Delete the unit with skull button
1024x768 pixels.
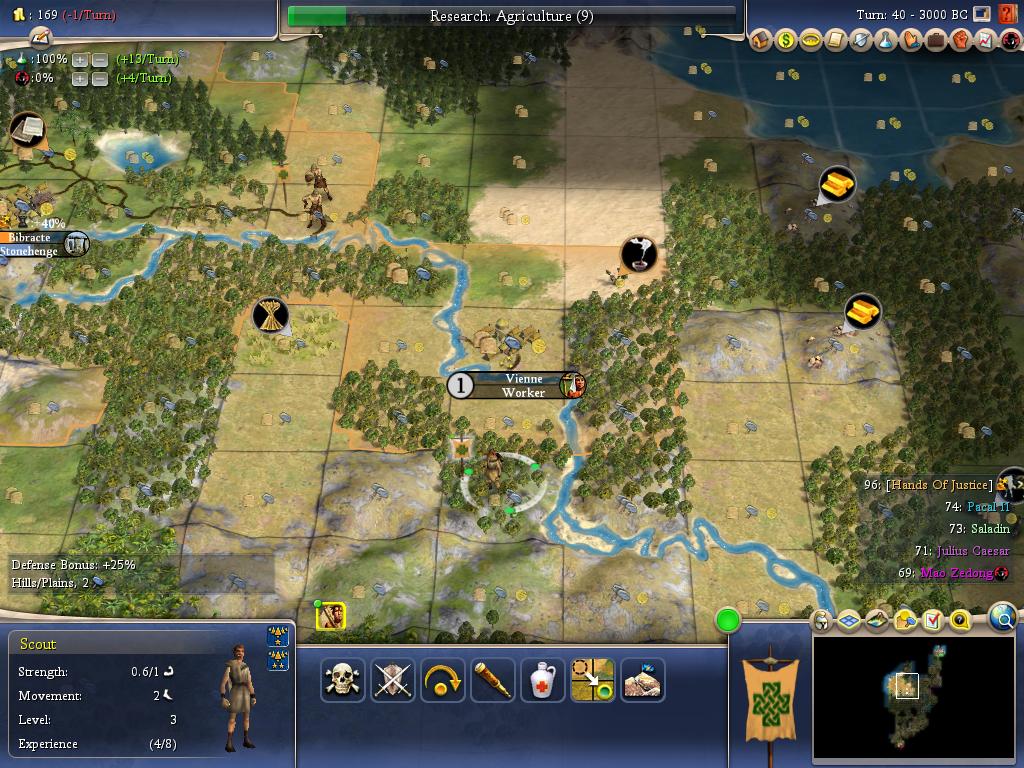click(343, 680)
